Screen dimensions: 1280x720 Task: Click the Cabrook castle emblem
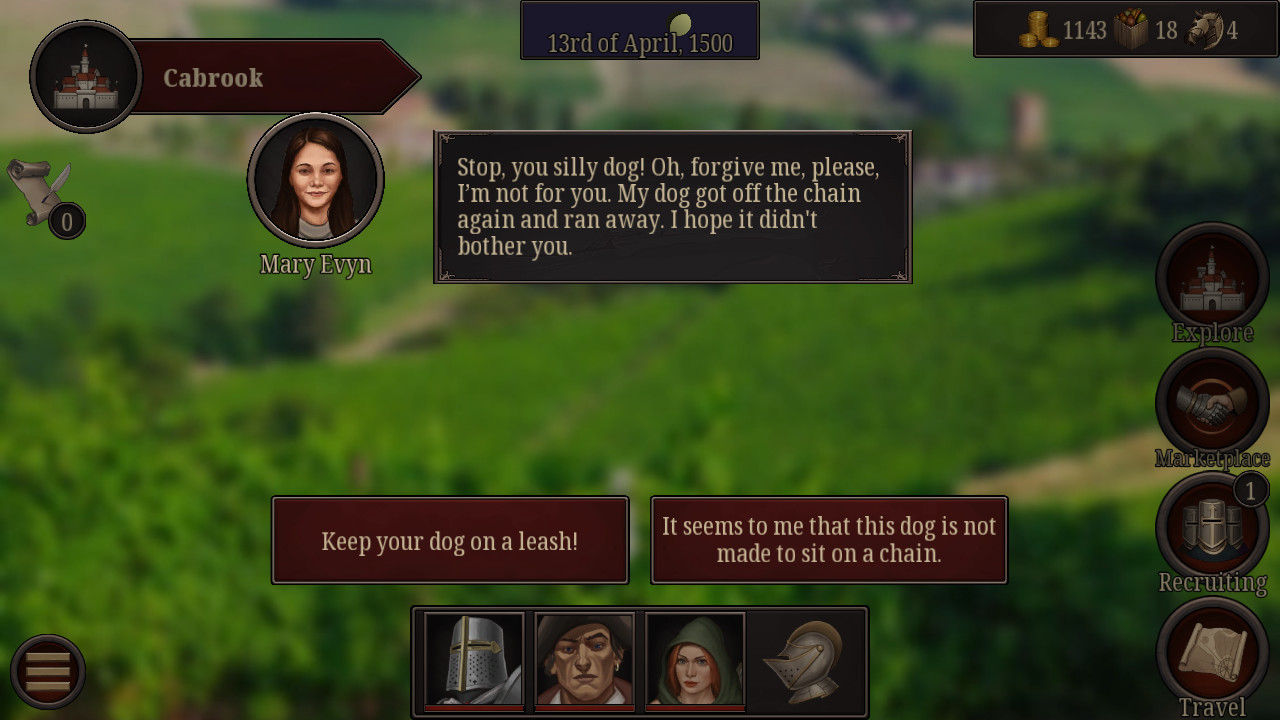(85, 75)
